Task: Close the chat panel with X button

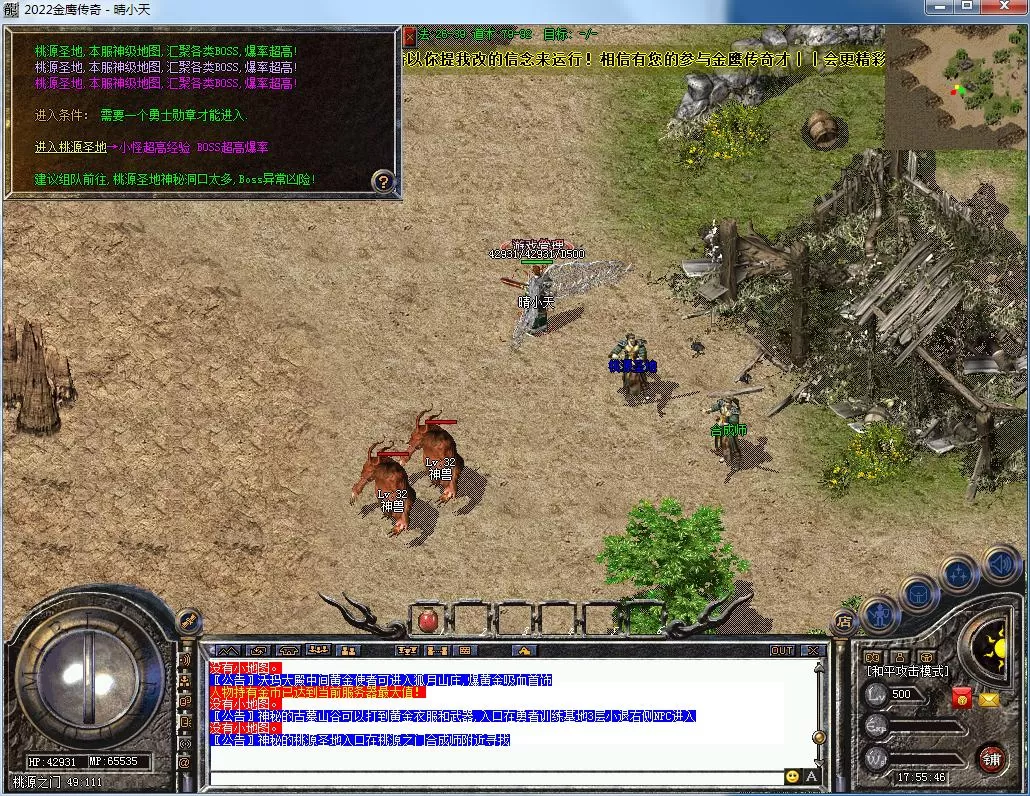Action: point(813,650)
